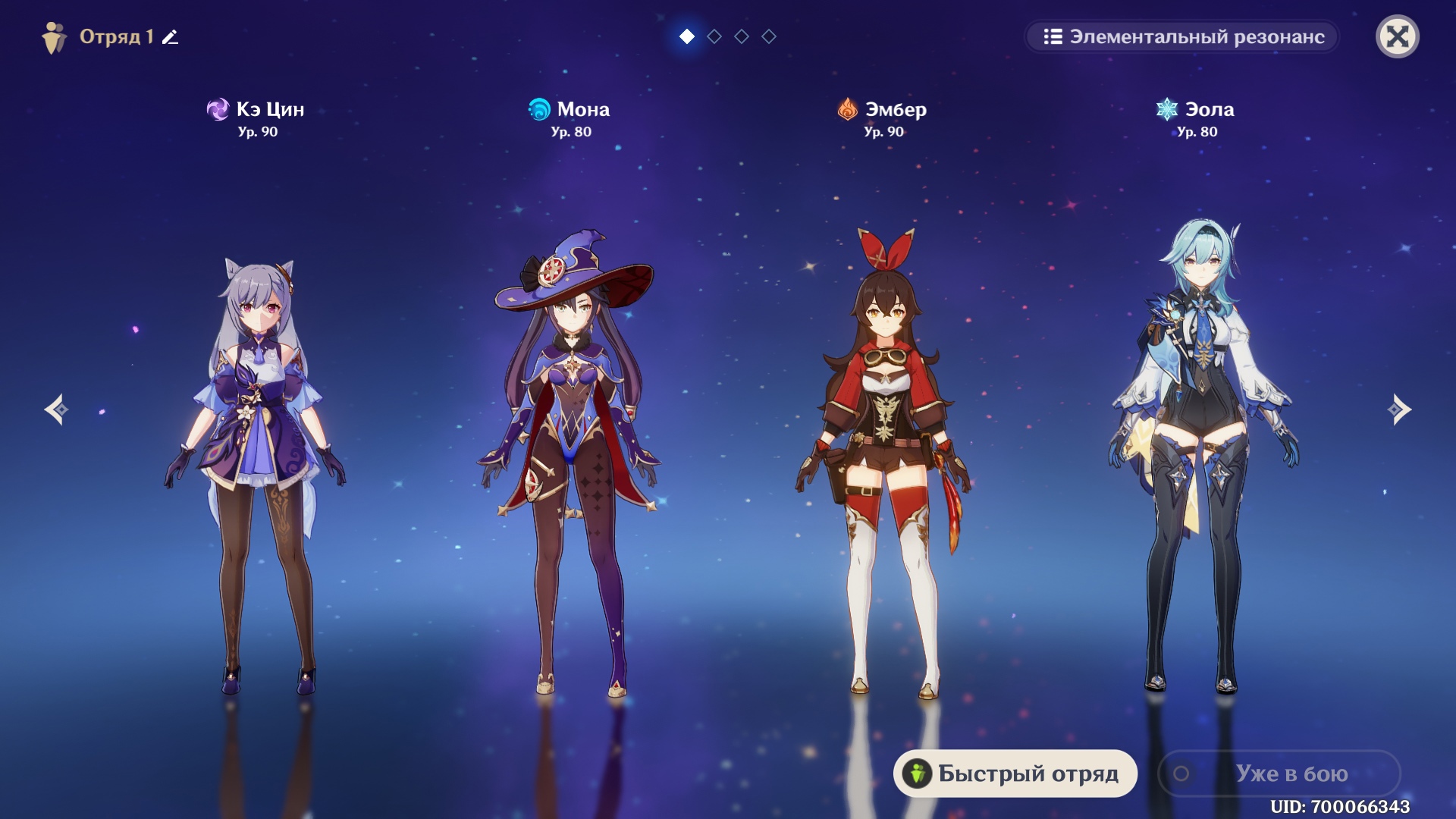Image resolution: width=1456 pixels, height=819 pixels.
Task: Open Элементальный резонанс panel
Action: coord(1181,37)
